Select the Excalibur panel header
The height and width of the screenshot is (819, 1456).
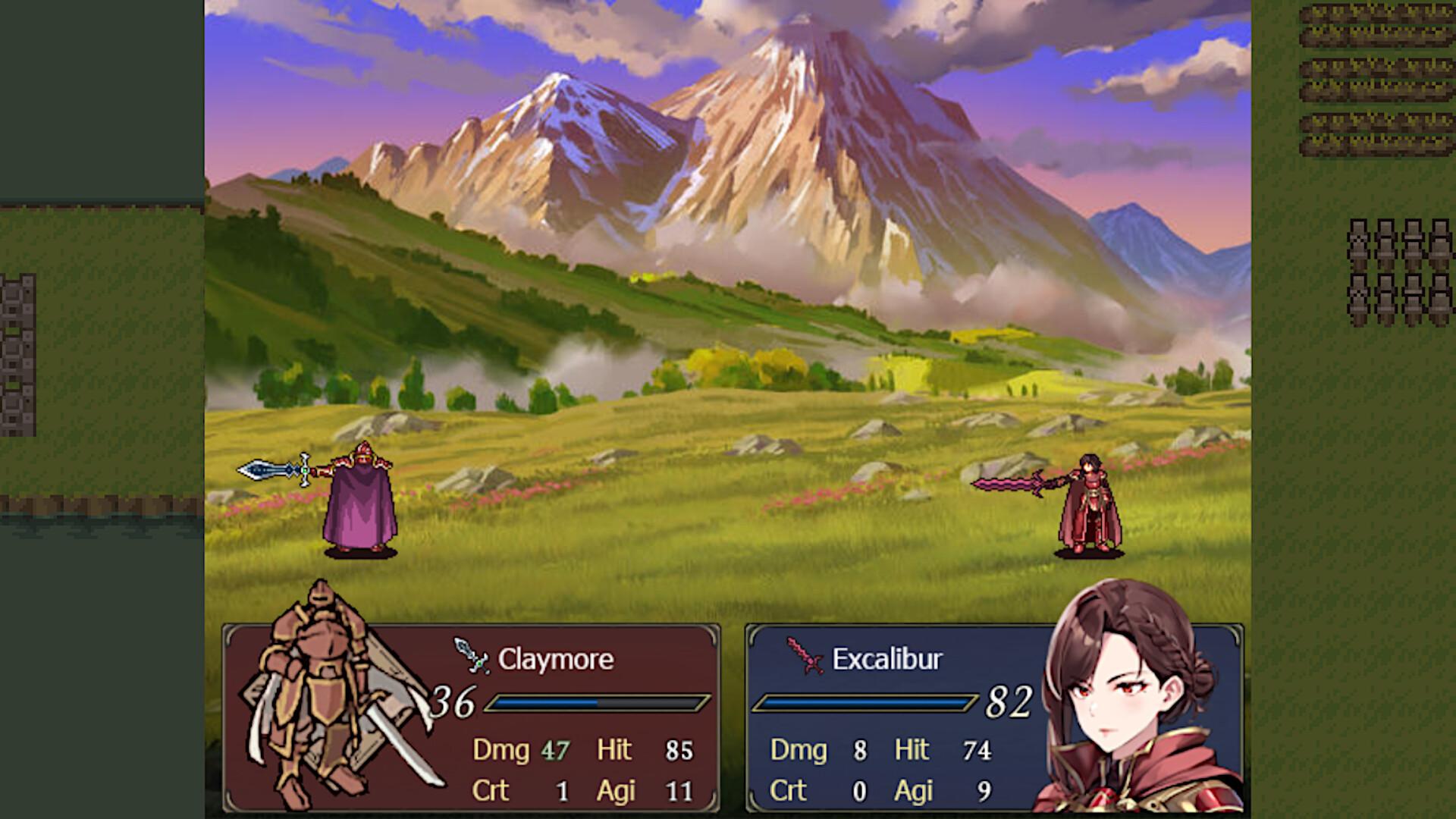tap(887, 659)
